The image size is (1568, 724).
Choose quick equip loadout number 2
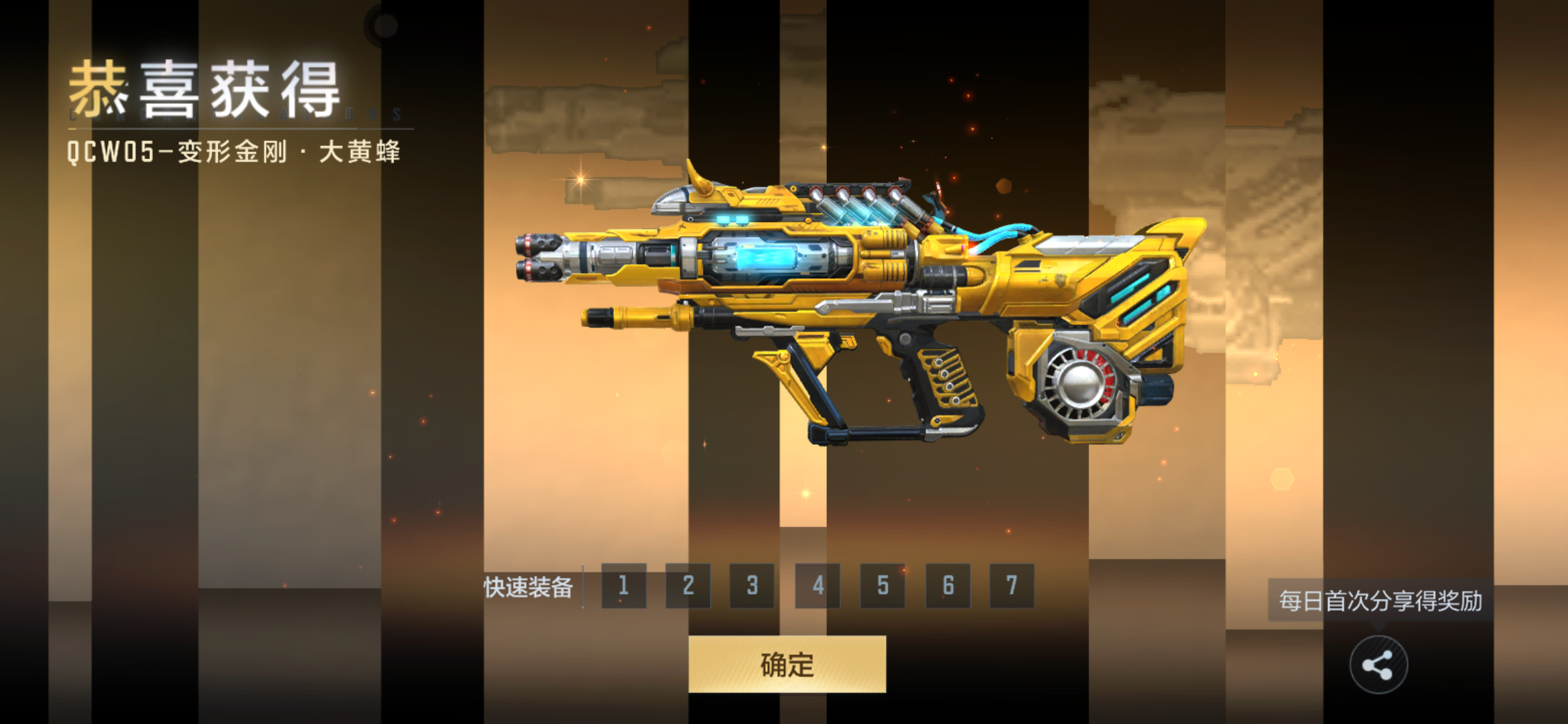(688, 586)
